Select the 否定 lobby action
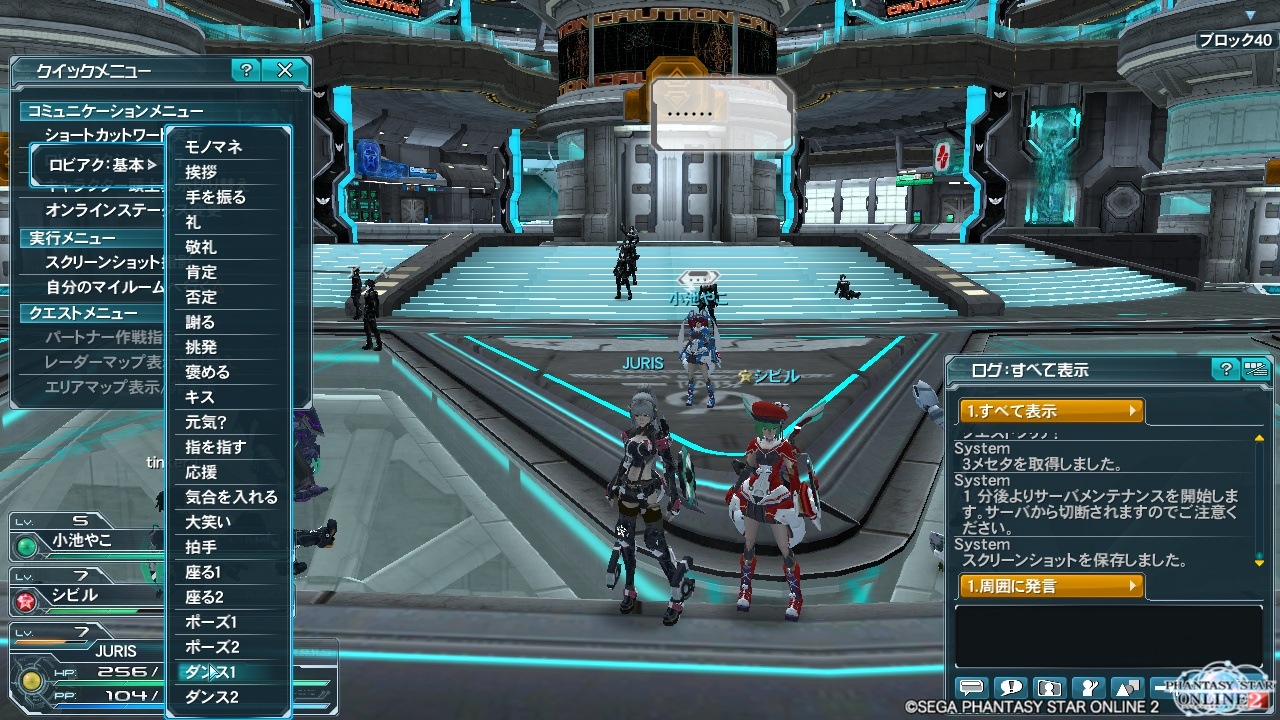This screenshot has width=1280, height=720. click(201, 297)
